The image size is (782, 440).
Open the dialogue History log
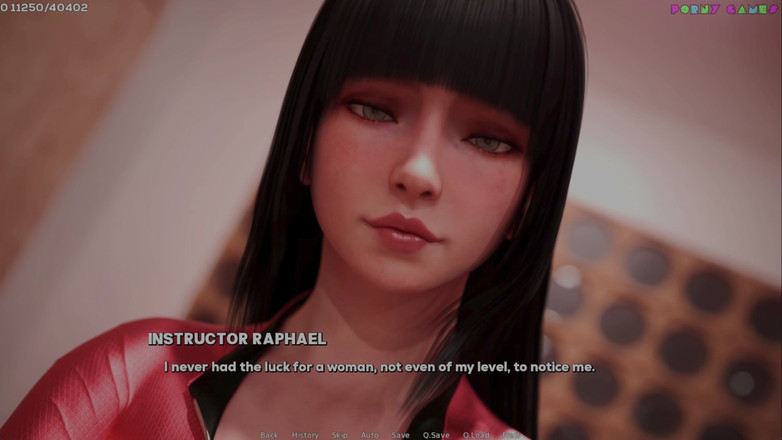tap(305, 435)
